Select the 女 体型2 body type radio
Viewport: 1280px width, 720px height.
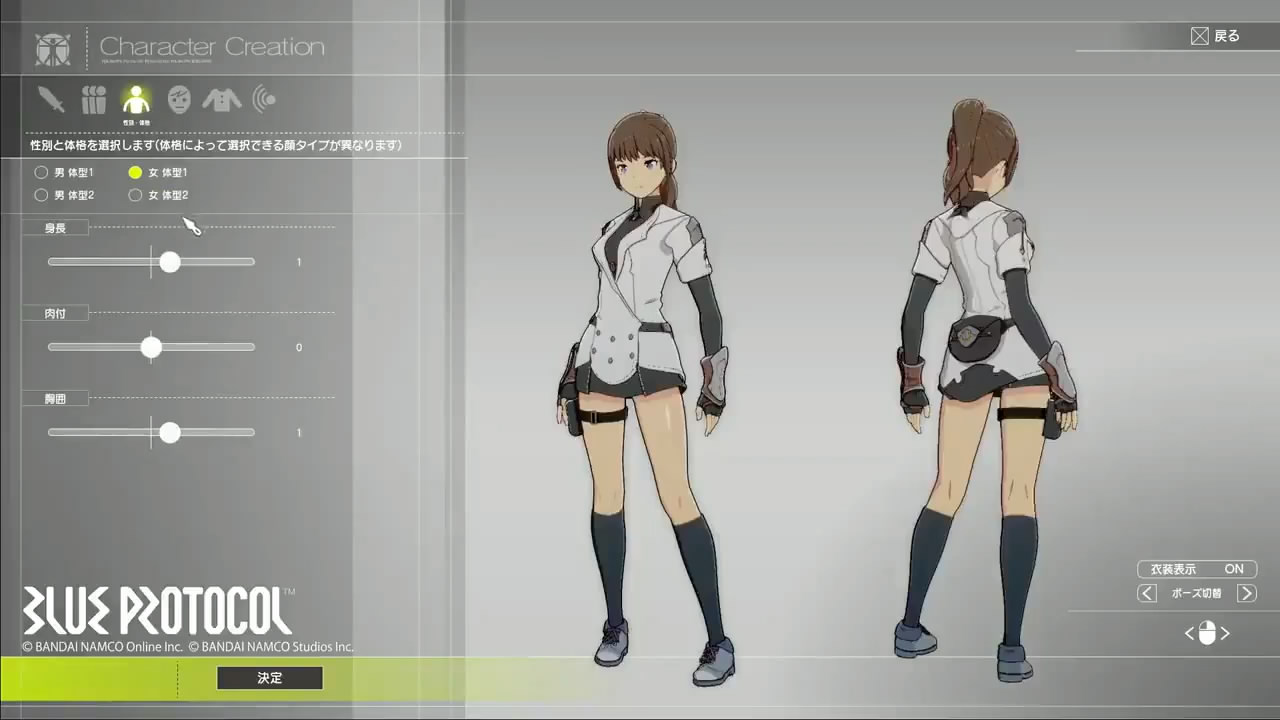click(135, 195)
